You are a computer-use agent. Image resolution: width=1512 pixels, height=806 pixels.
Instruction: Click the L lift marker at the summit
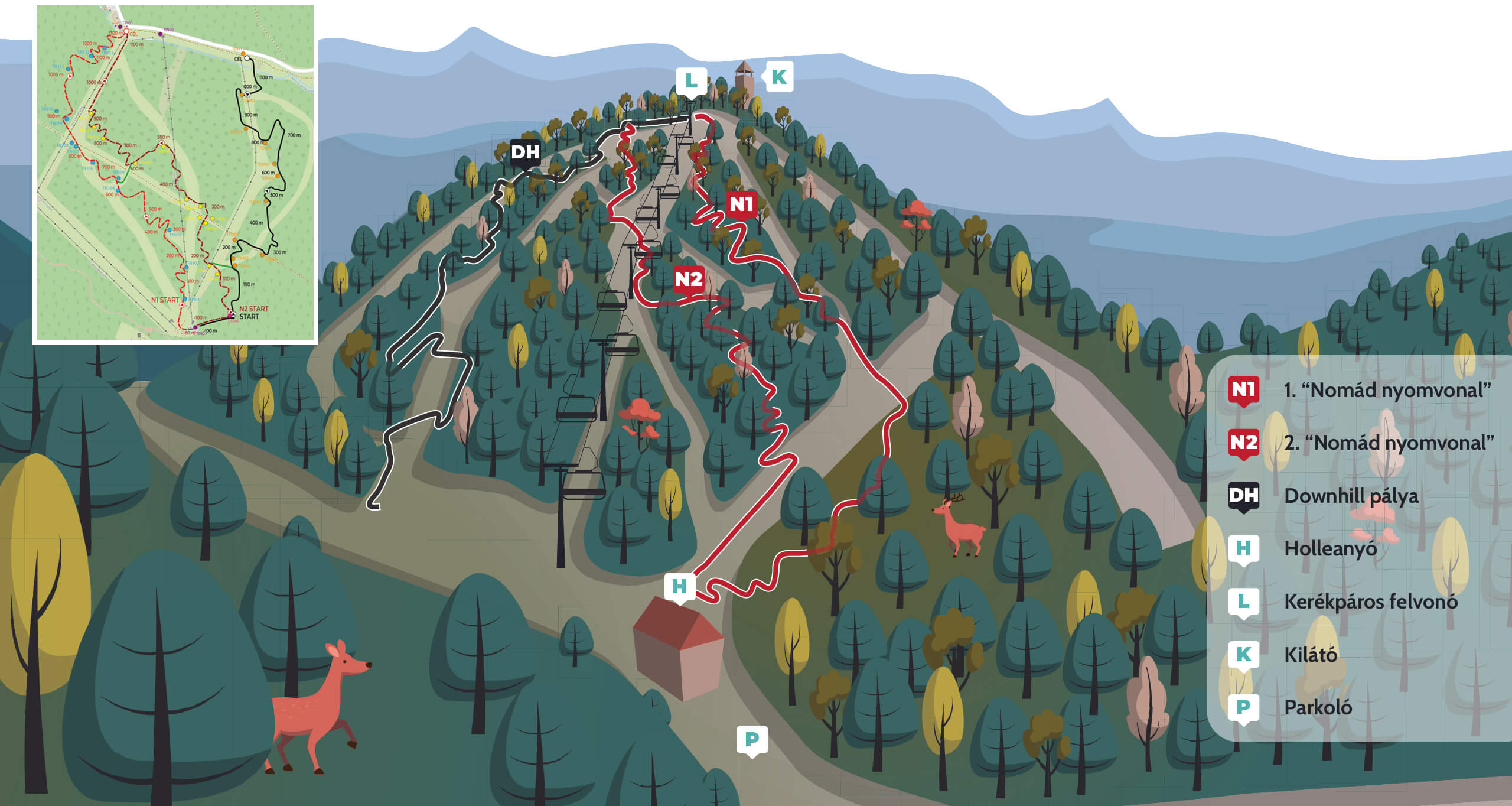point(691,80)
